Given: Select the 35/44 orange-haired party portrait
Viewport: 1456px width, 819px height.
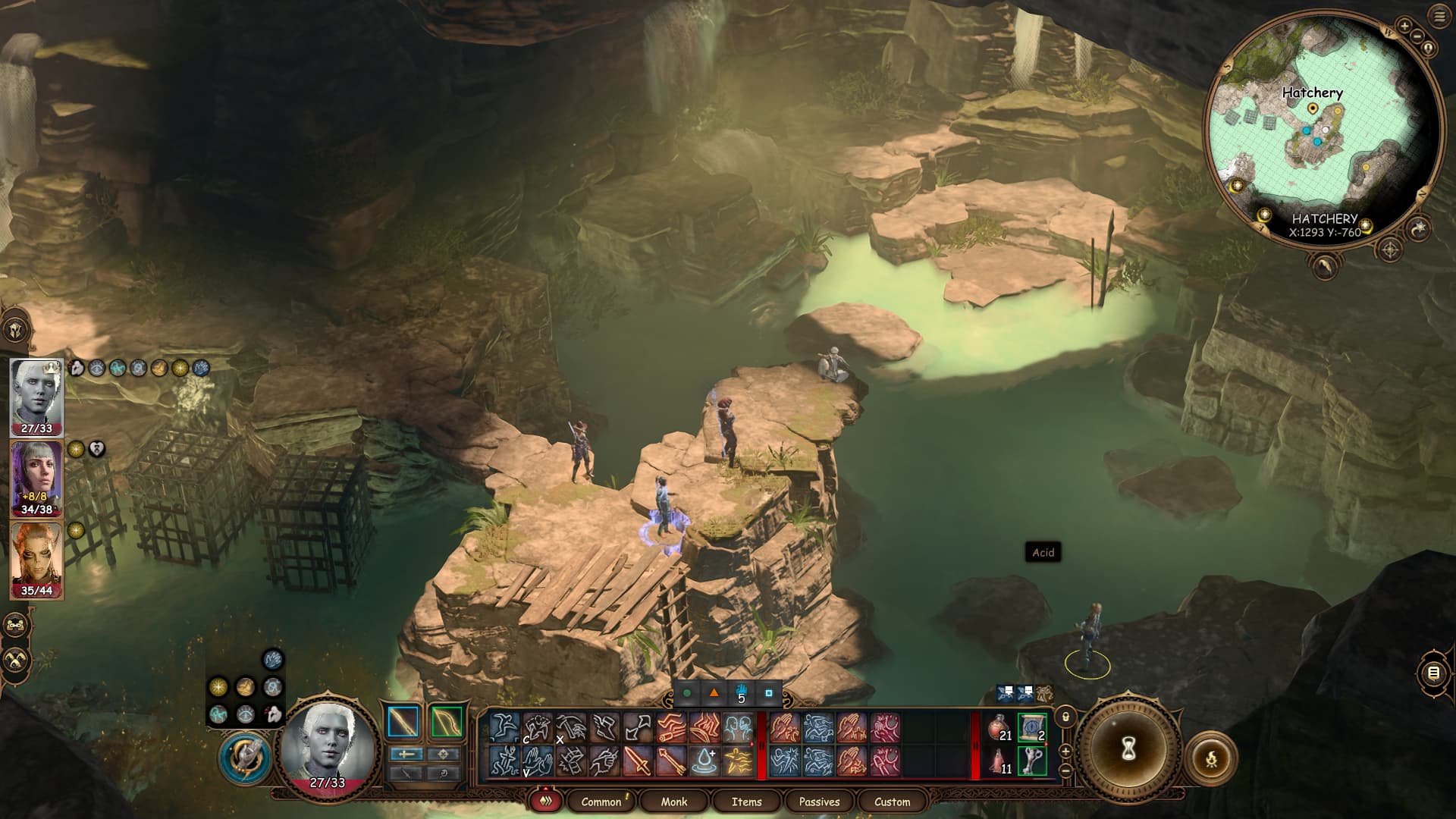Looking at the screenshot, I should 36,560.
